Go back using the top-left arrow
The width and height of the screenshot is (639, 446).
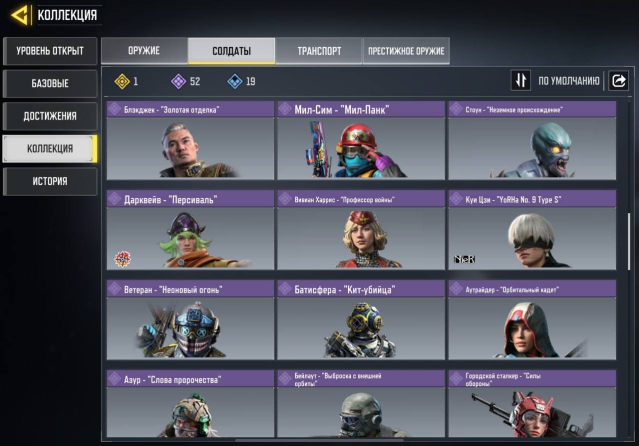19,14
